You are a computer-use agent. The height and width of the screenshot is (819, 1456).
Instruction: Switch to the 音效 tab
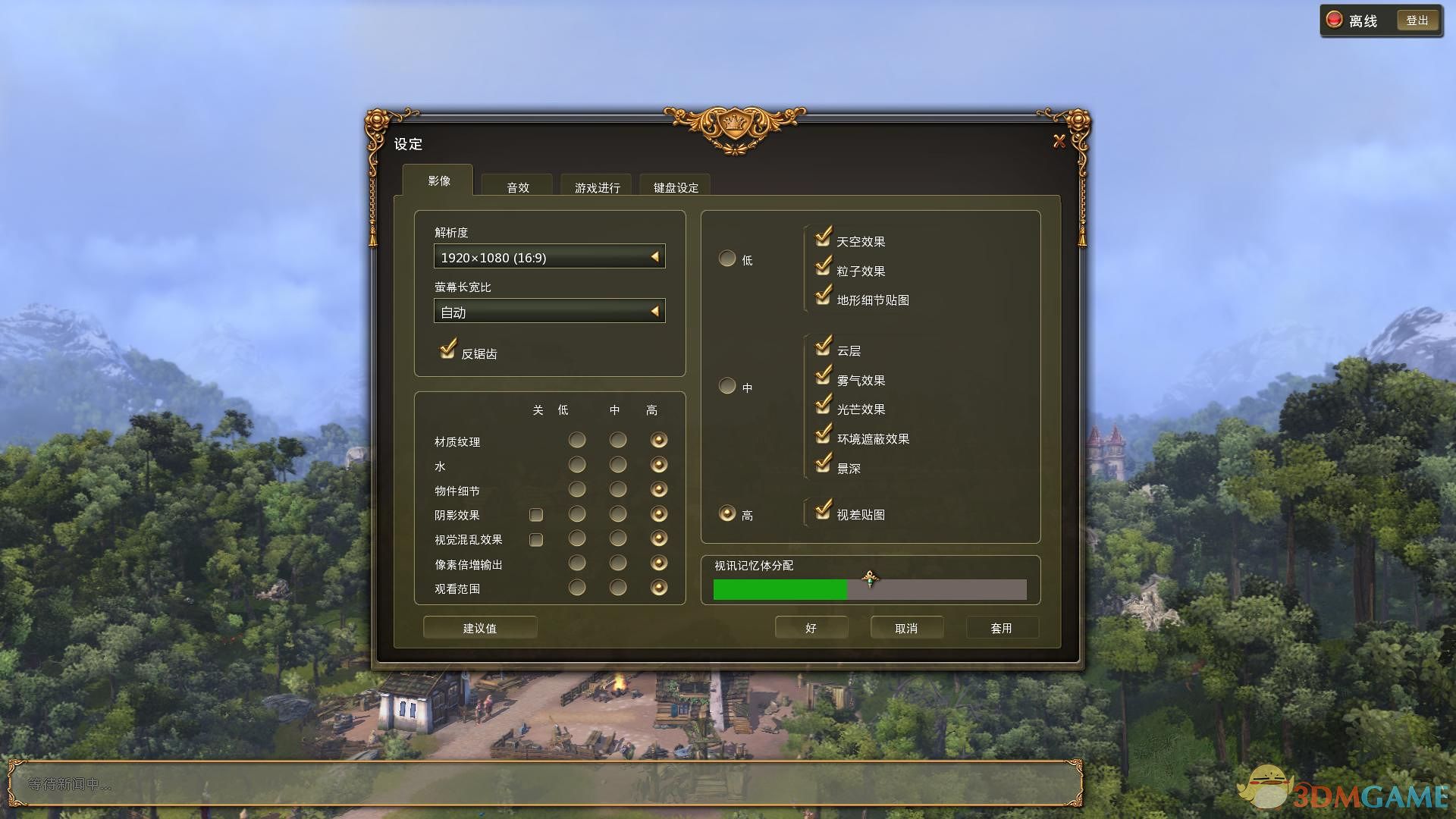coord(516,187)
